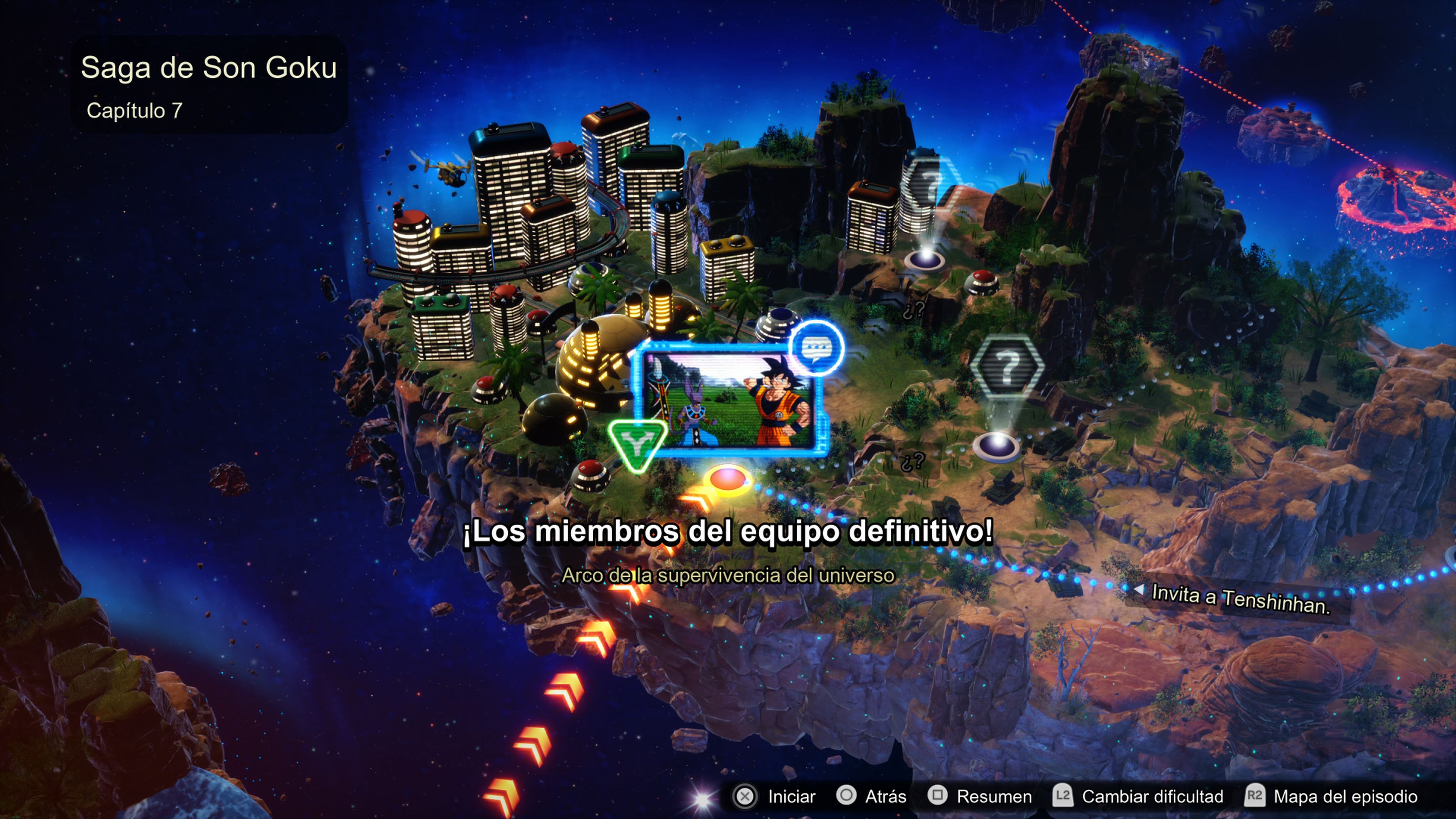The width and height of the screenshot is (1456, 819).
Task: Follow the "Invita a Tenshinhan" route label
Action: (x=1240, y=599)
